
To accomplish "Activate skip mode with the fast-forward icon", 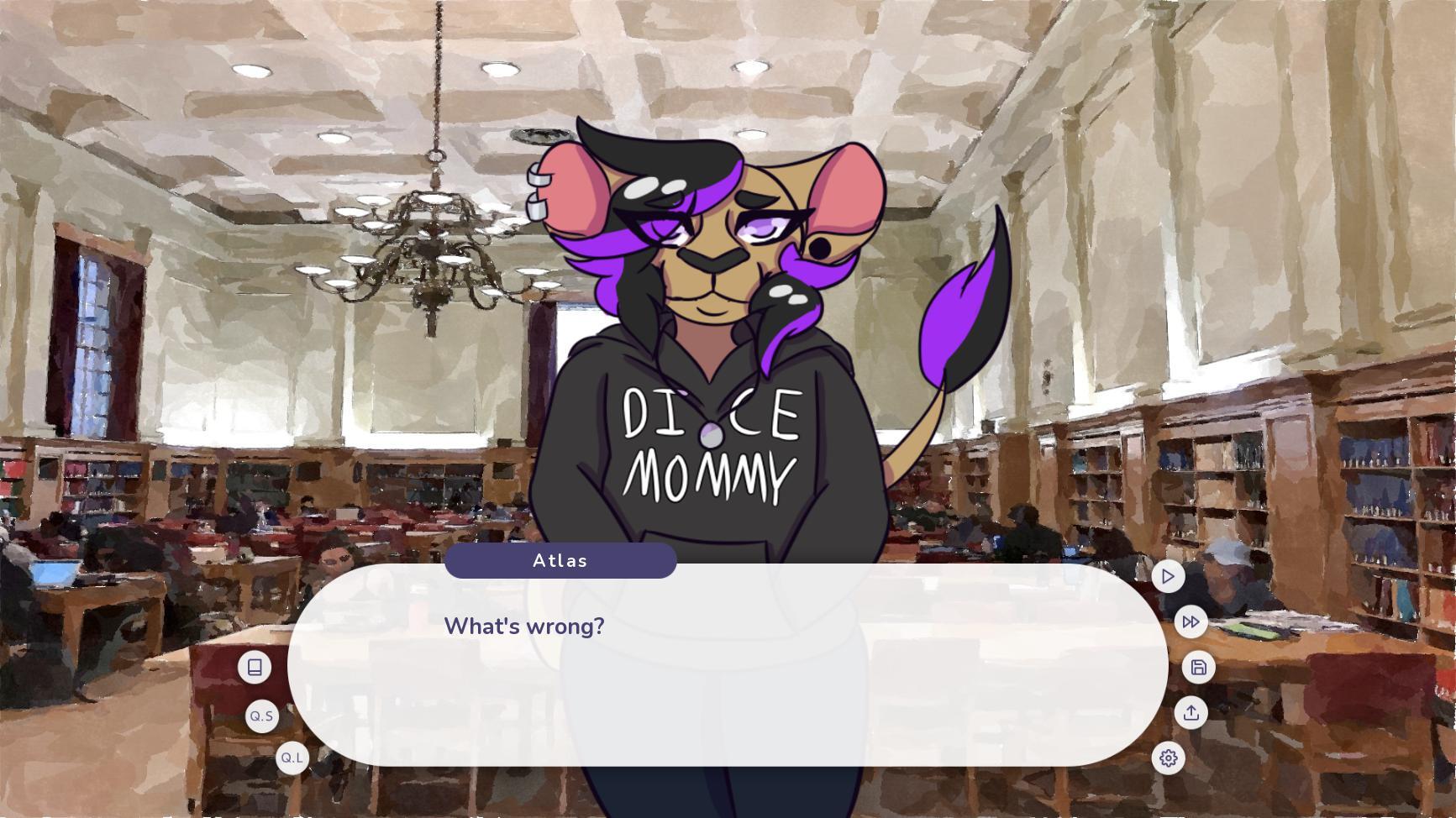I will click(x=1191, y=622).
